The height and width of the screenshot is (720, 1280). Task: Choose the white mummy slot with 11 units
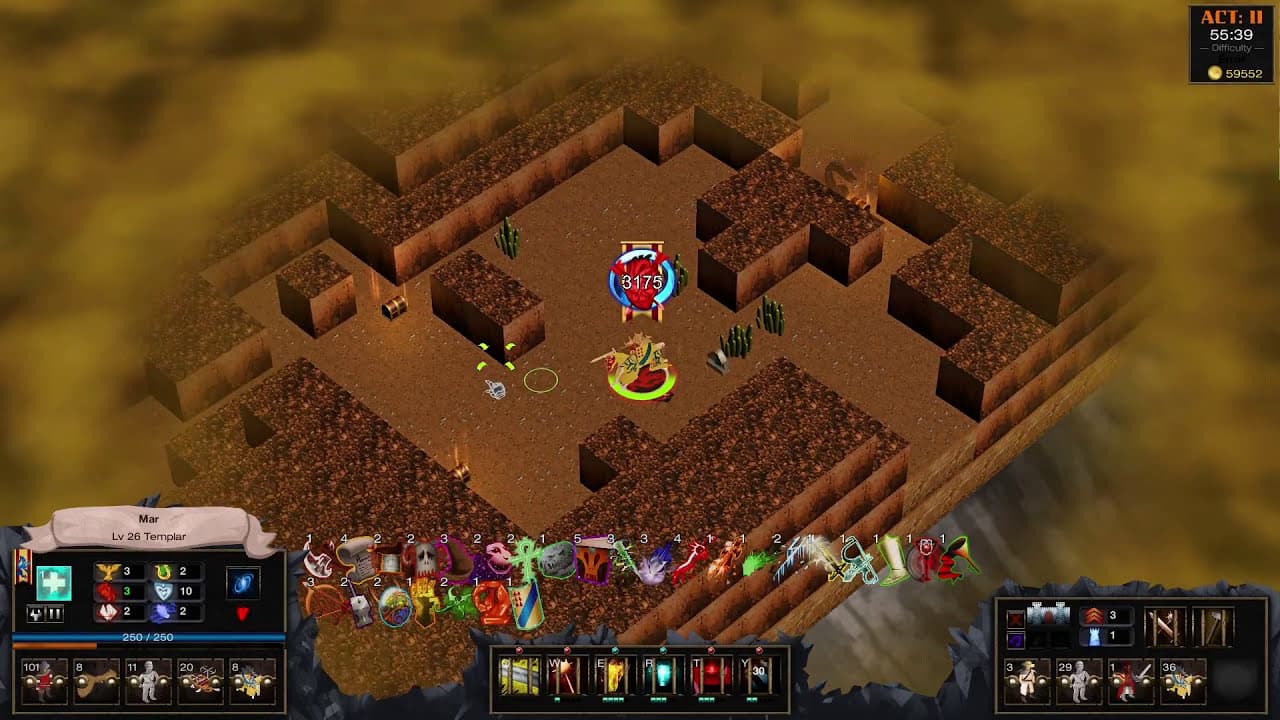coord(148,680)
